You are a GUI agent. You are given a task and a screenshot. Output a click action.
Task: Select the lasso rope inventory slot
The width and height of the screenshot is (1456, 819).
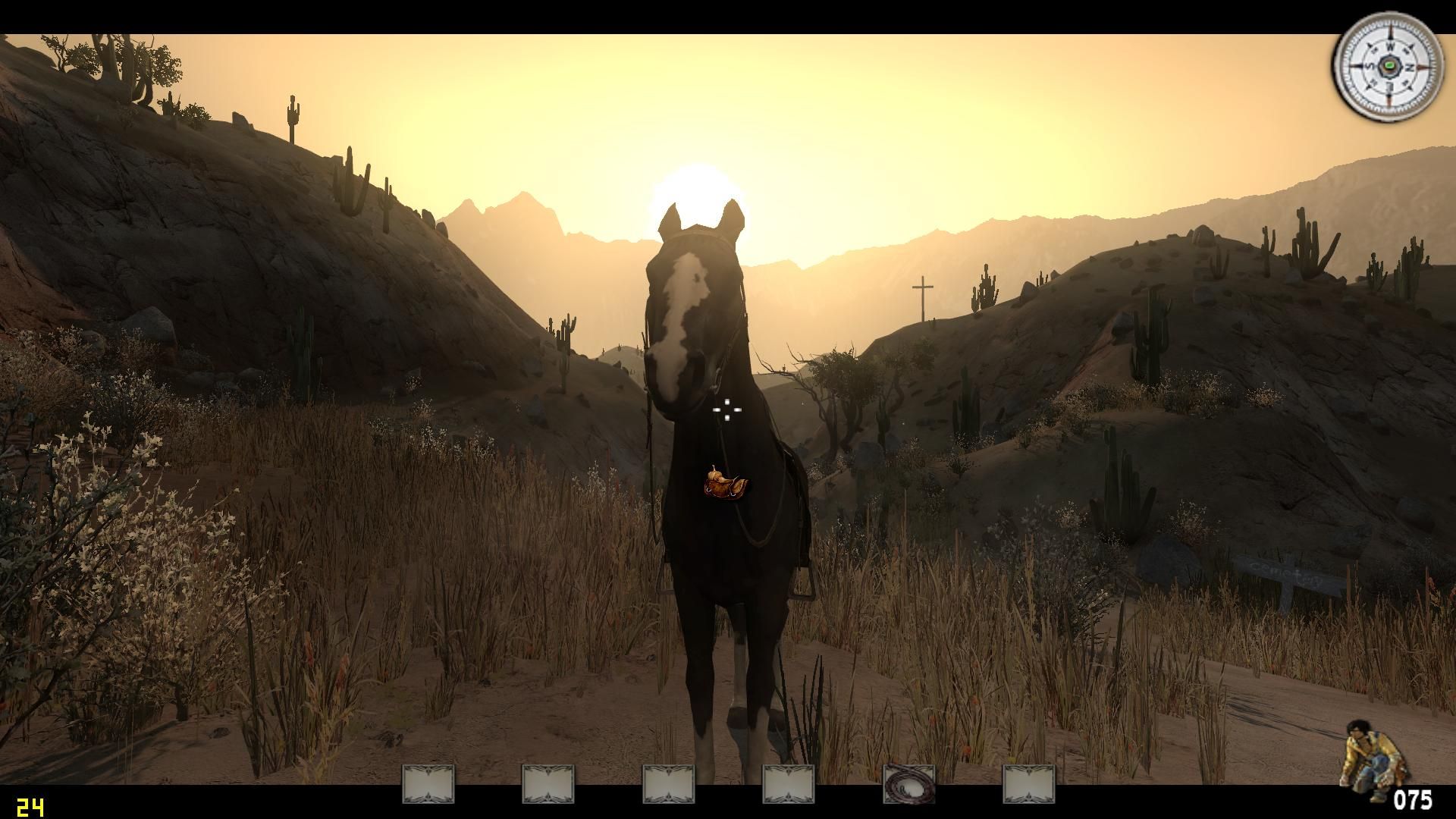(908, 783)
